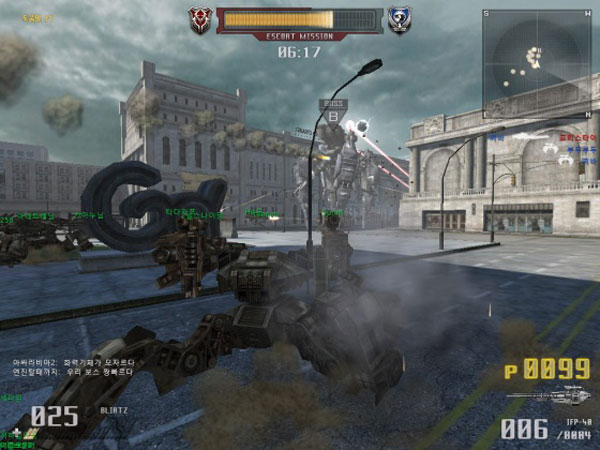The height and width of the screenshot is (450, 600).
Task: Select the red team emblem
Action: pos(201,20)
